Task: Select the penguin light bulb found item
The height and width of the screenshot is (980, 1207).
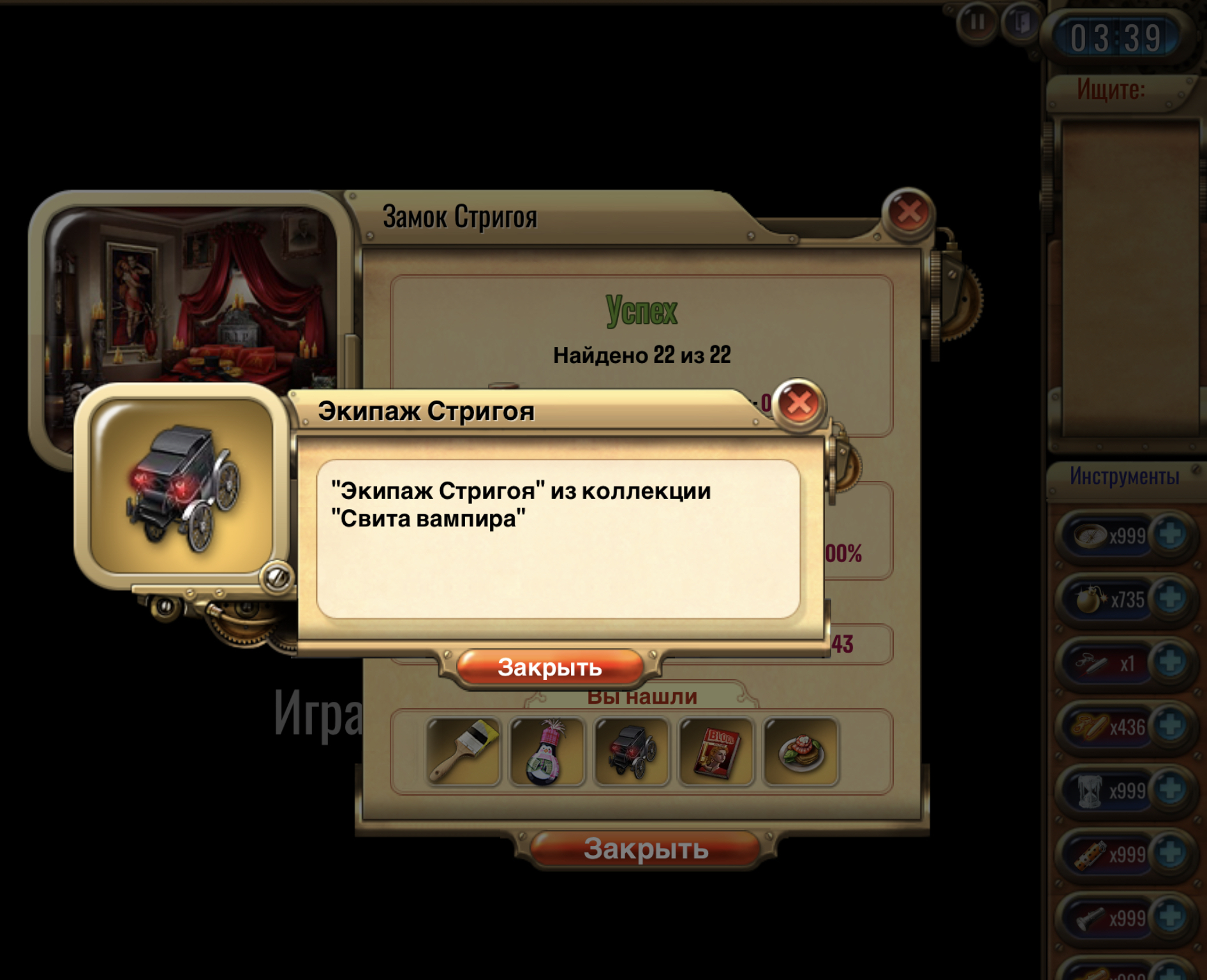Action: click(547, 751)
